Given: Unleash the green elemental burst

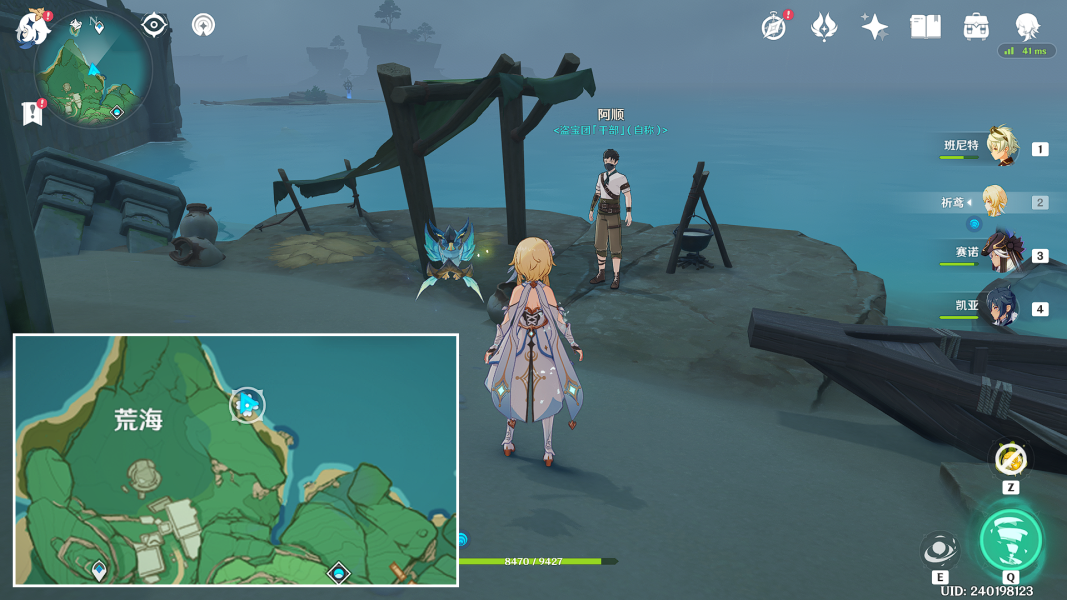Looking at the screenshot, I should [1011, 540].
